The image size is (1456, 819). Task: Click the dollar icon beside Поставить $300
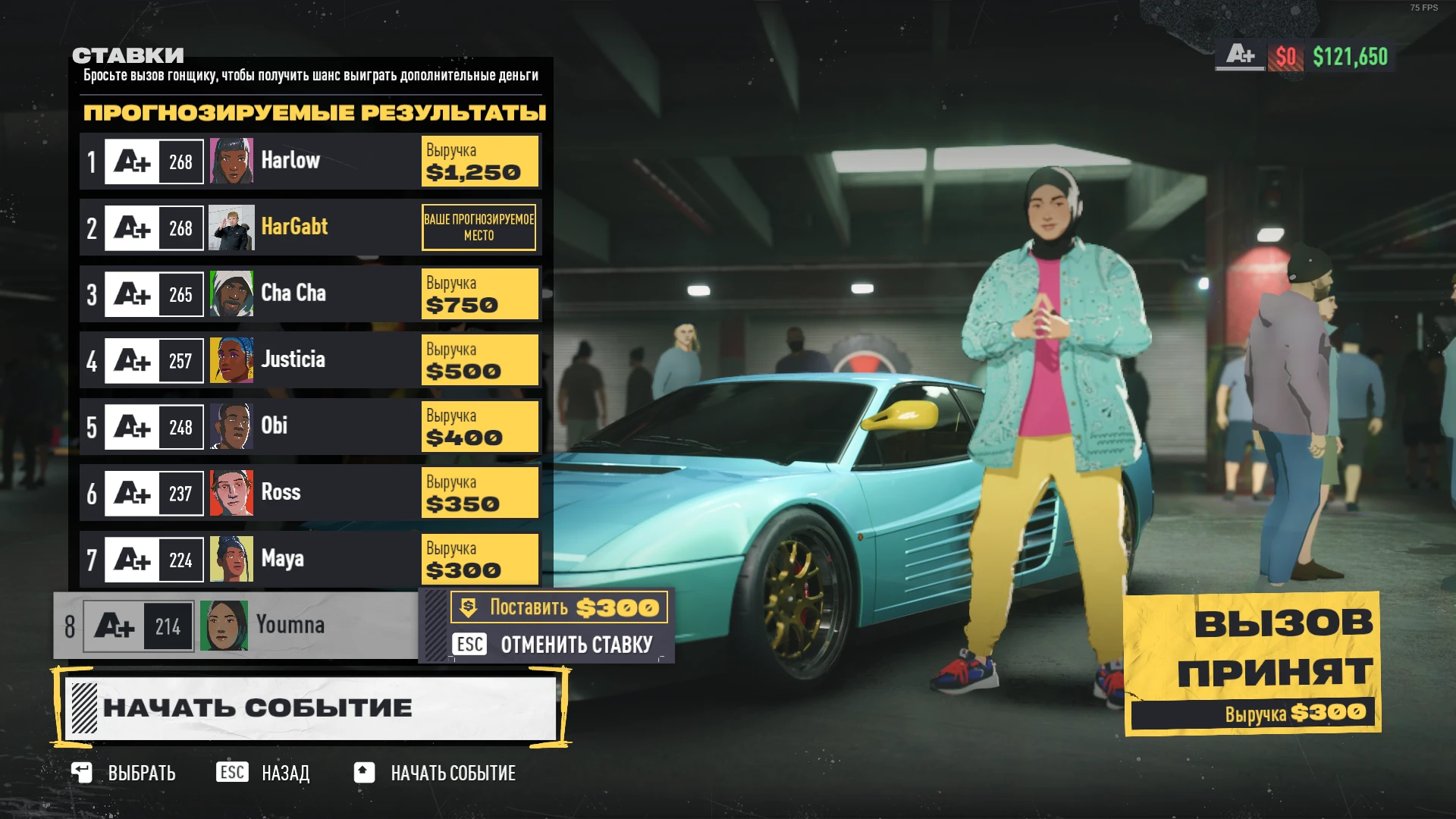[469, 607]
